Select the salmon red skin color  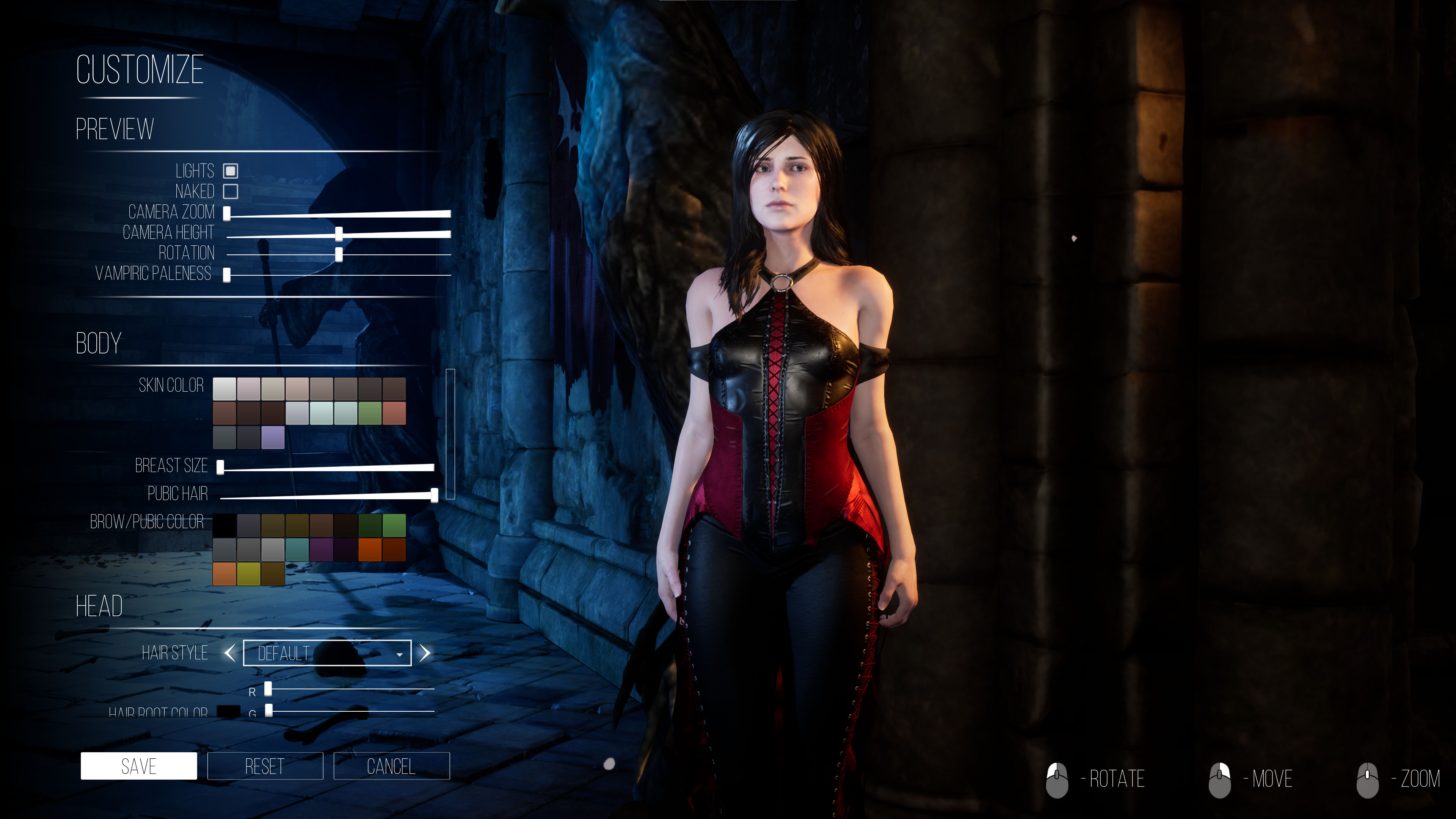pyautogui.click(x=394, y=413)
